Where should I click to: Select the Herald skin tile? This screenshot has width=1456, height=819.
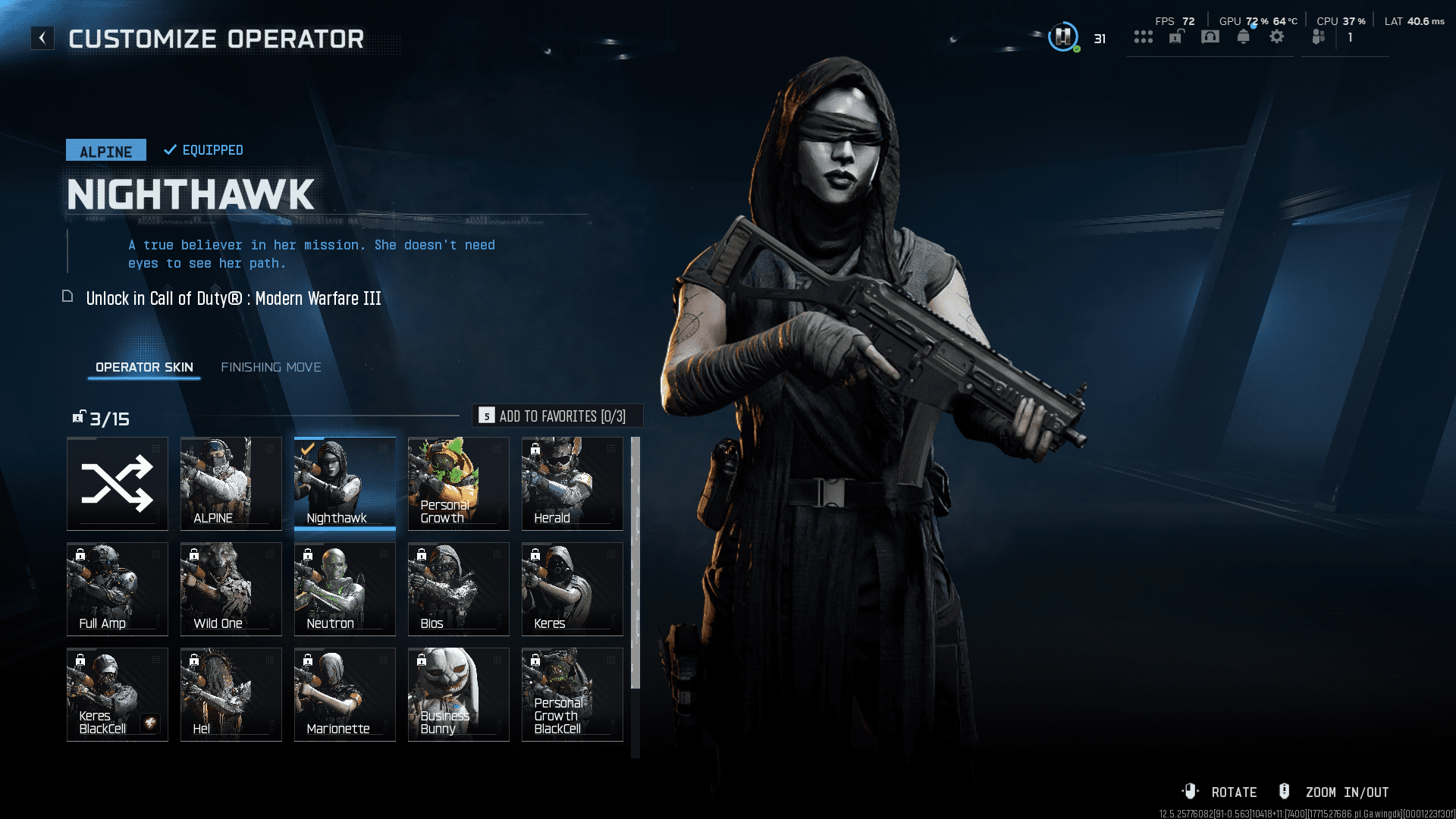(x=573, y=484)
